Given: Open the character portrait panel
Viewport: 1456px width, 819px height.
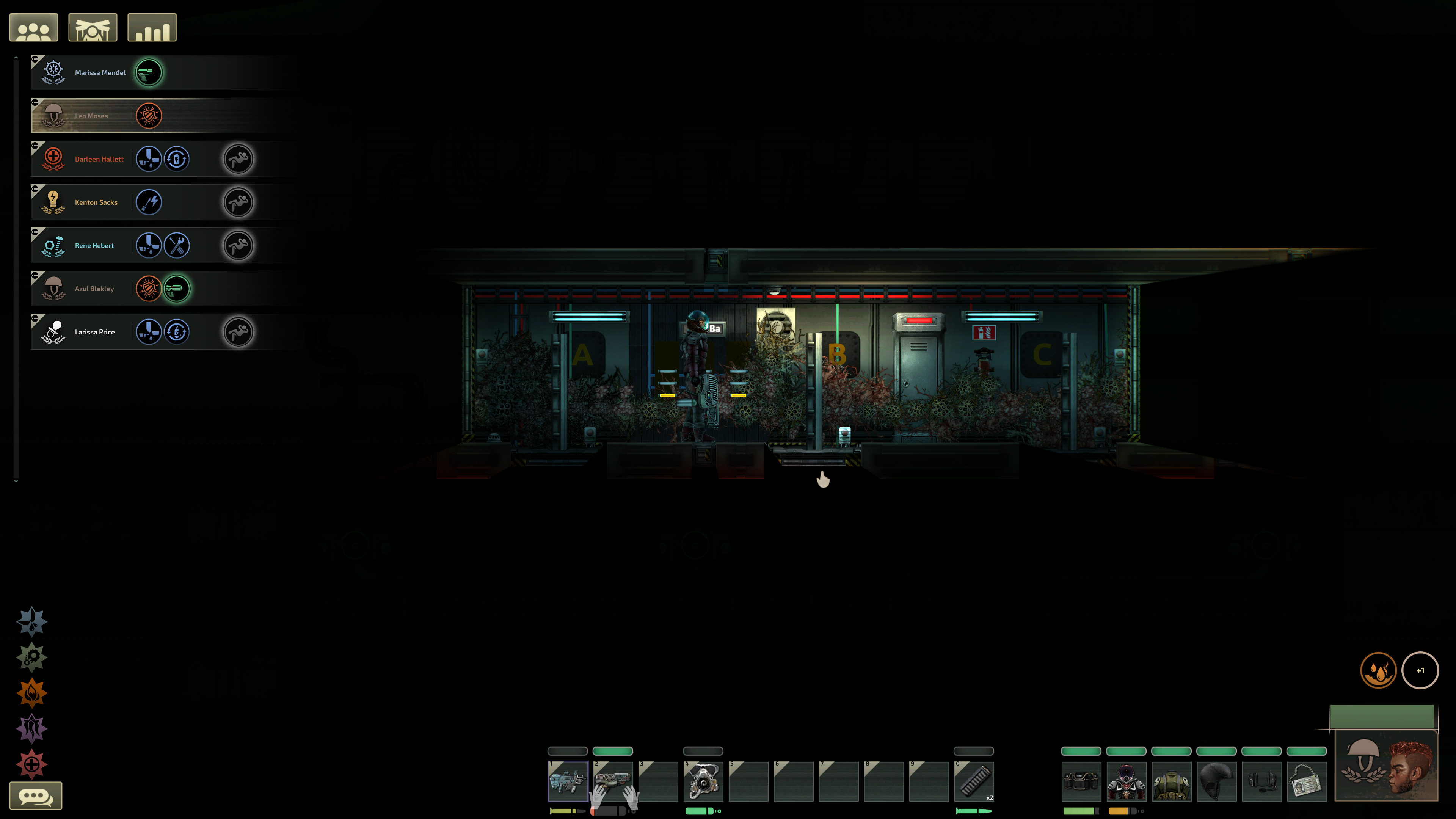Looking at the screenshot, I should pos(1386,766).
